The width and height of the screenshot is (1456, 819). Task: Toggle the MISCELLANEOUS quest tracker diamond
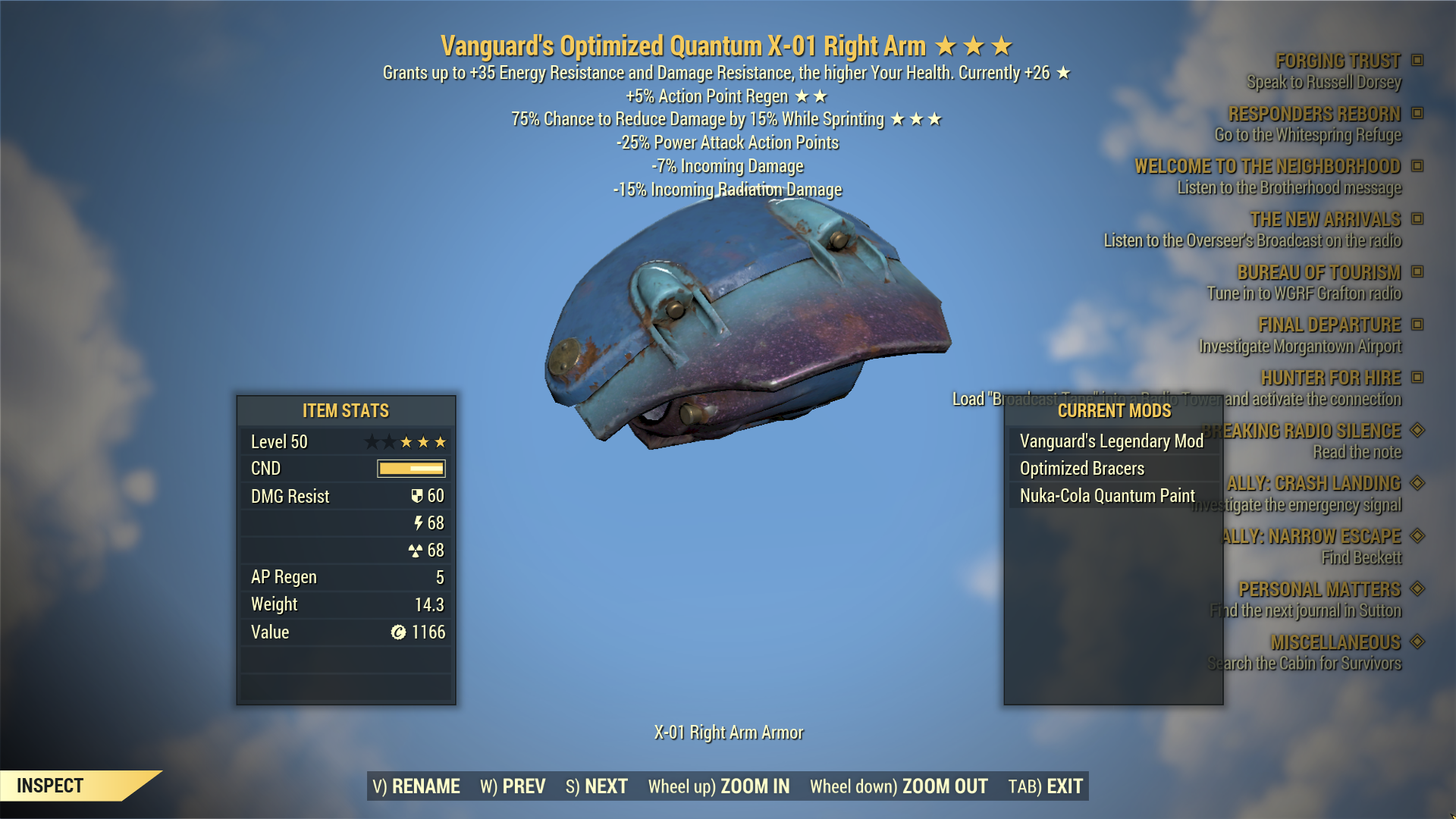click(x=1417, y=642)
